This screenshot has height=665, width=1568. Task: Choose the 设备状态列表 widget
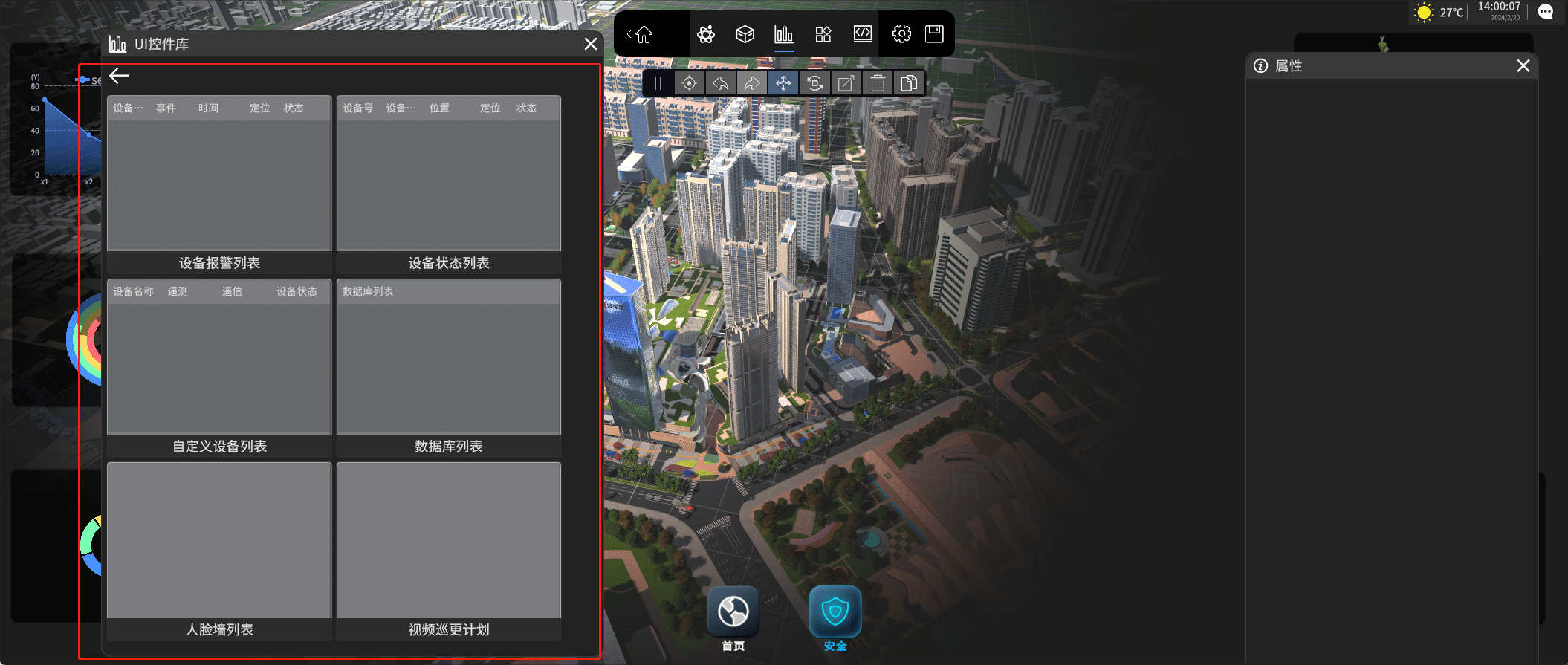click(x=449, y=183)
